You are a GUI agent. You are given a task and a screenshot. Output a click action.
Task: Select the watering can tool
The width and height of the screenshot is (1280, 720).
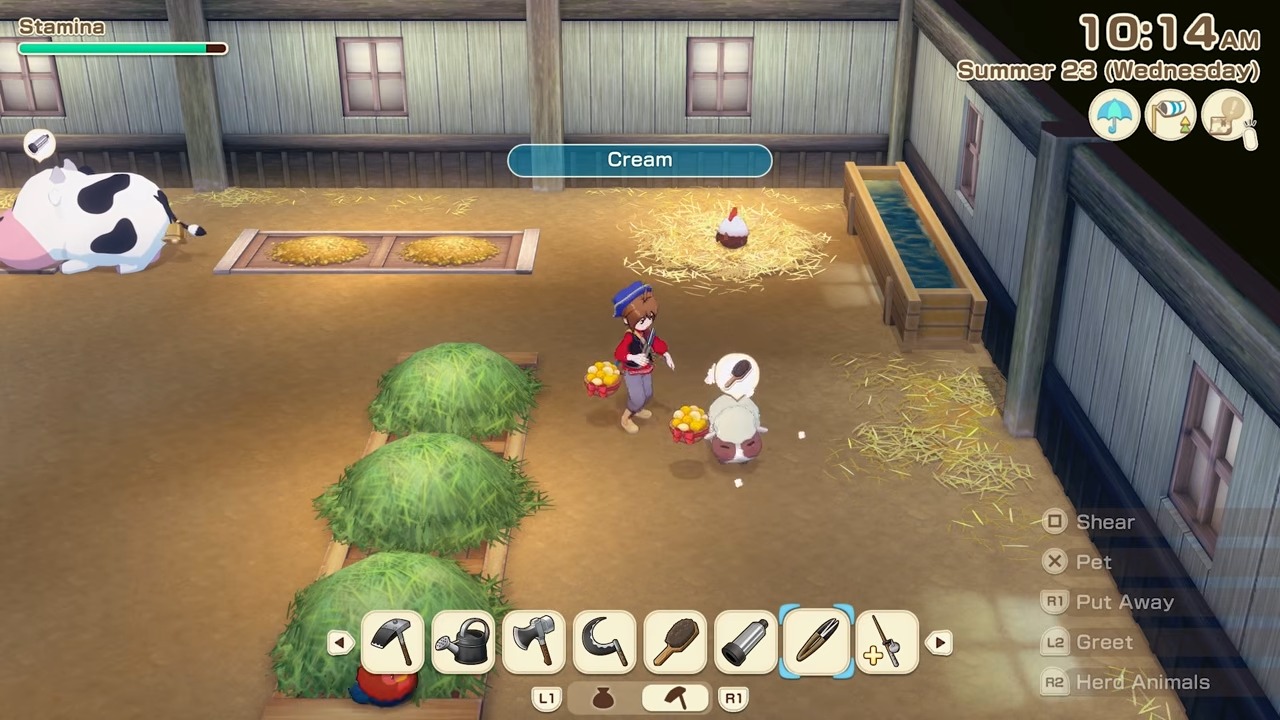click(461, 641)
